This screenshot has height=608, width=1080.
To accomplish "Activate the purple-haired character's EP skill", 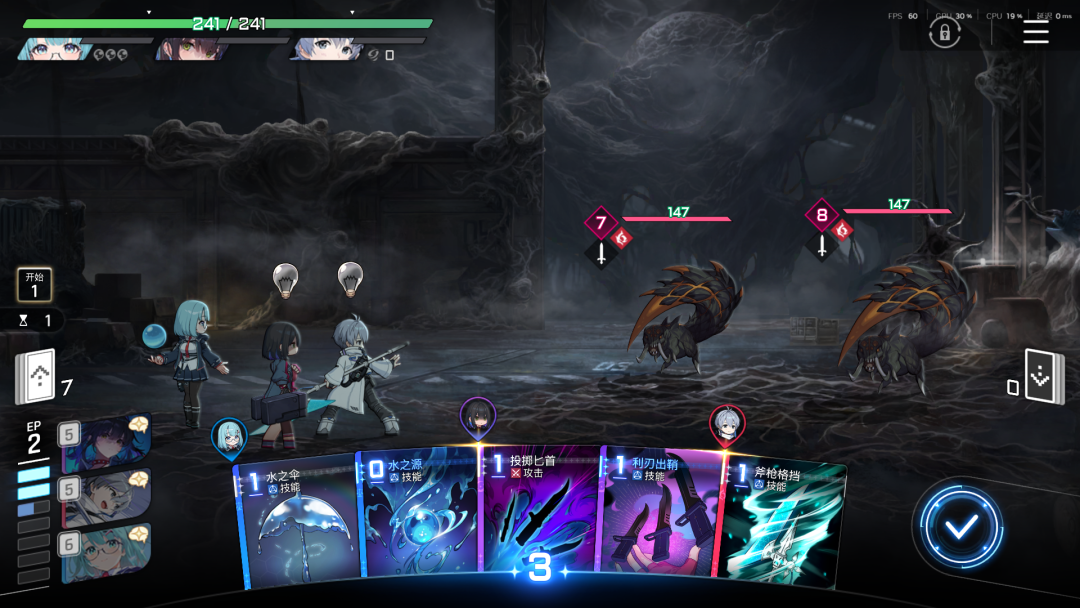I will [x=106, y=443].
